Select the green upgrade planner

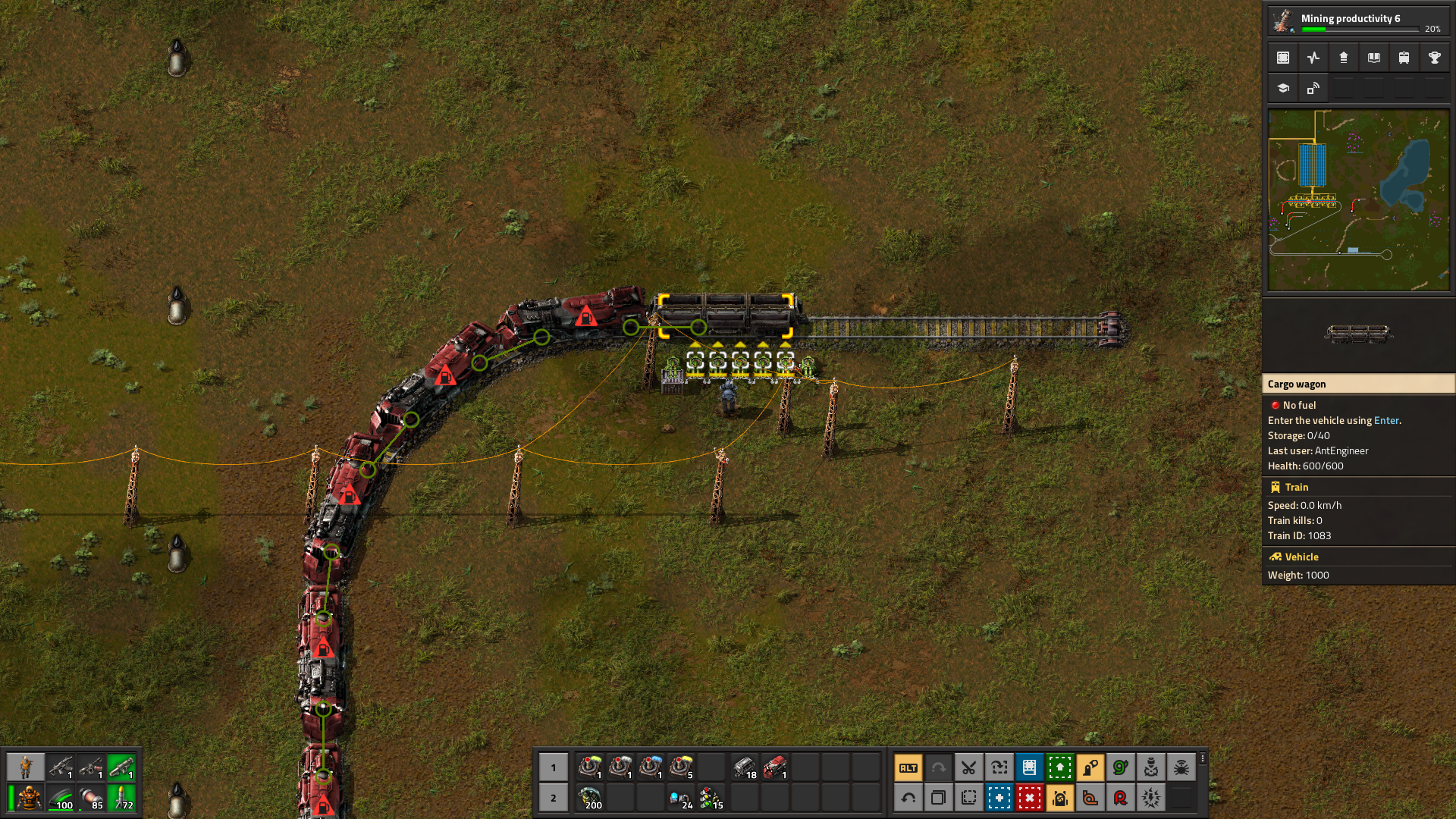[x=1060, y=767]
